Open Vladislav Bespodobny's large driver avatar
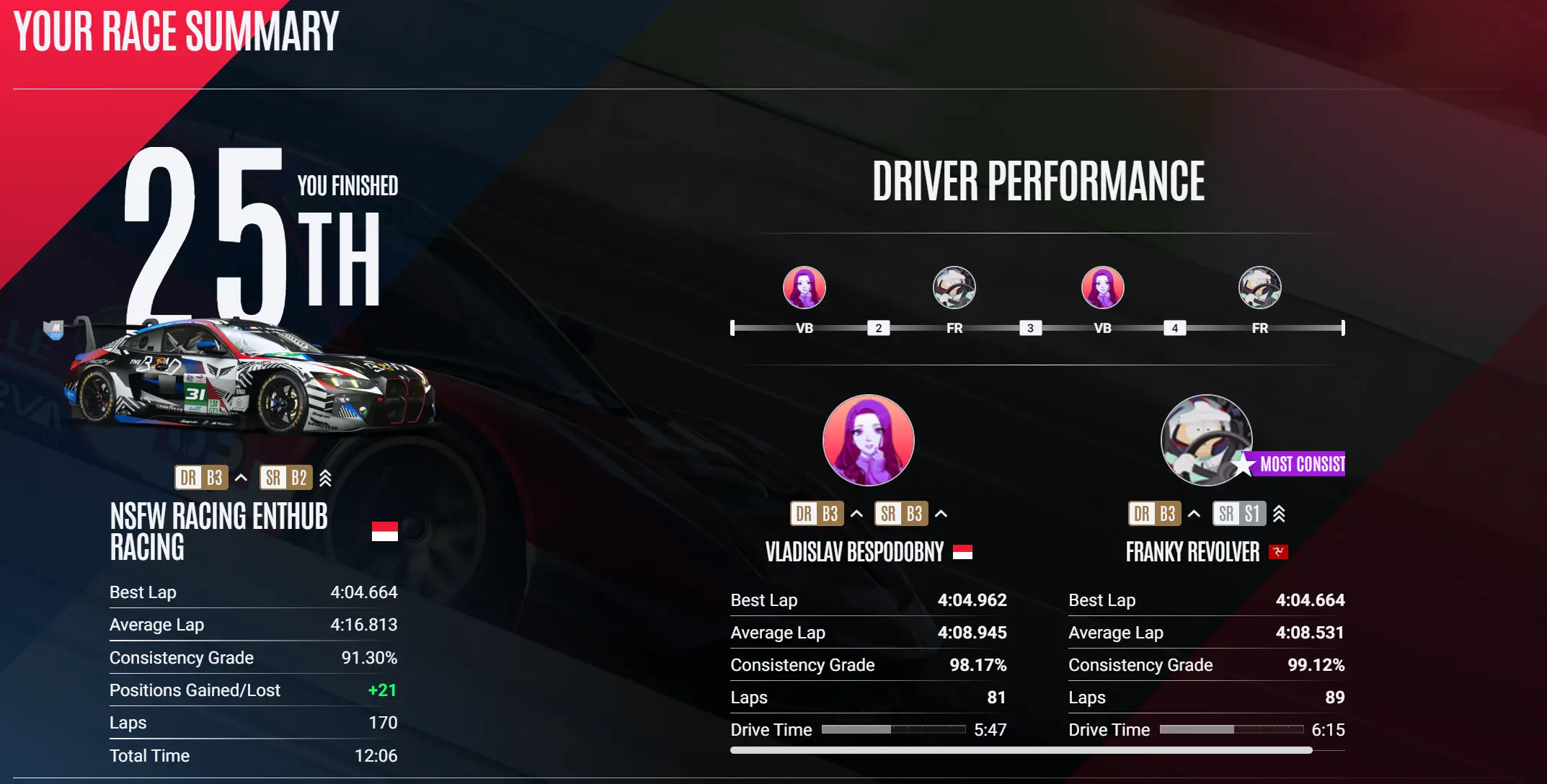 tap(868, 440)
